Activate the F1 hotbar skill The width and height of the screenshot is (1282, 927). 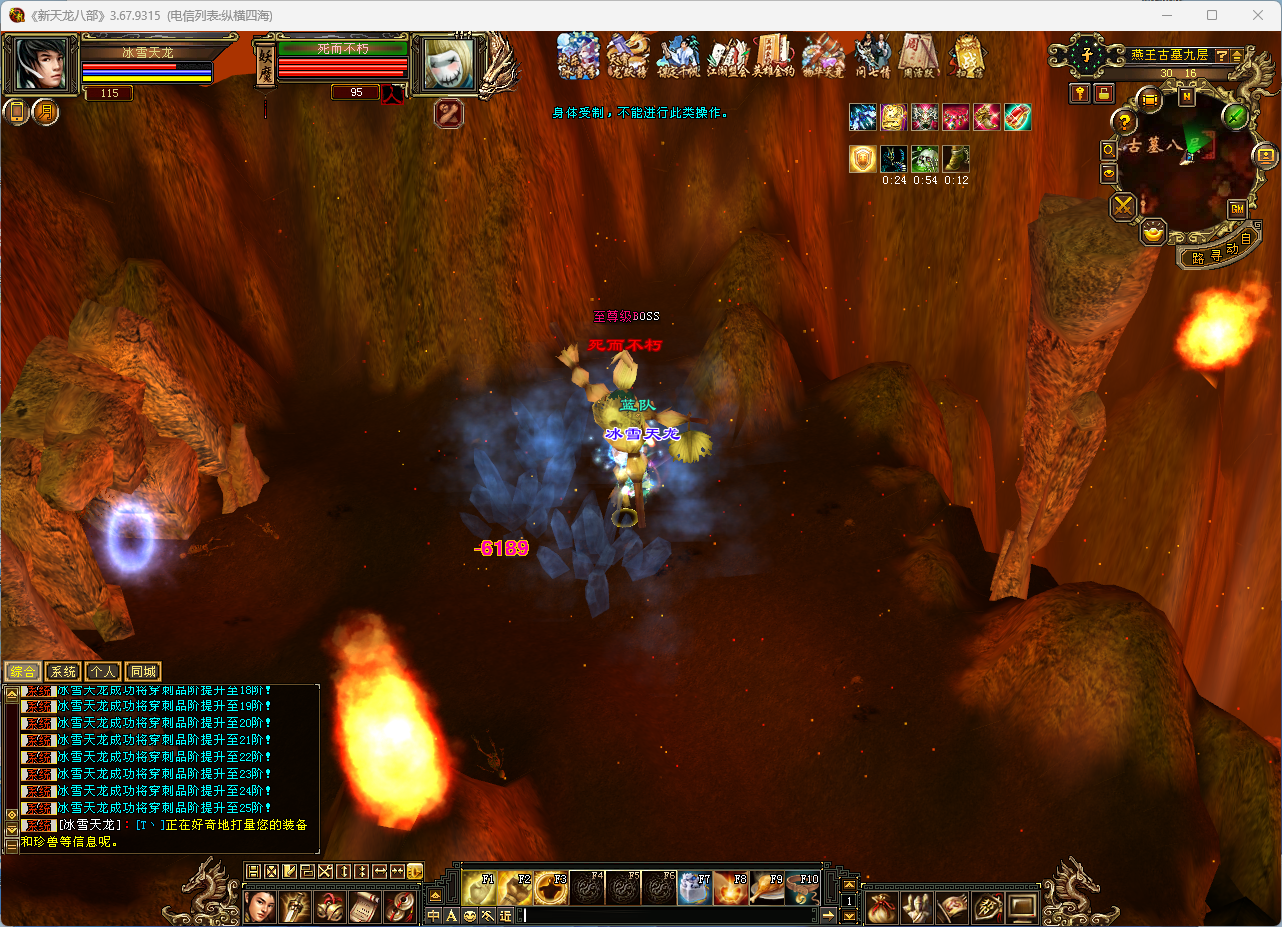click(478, 888)
